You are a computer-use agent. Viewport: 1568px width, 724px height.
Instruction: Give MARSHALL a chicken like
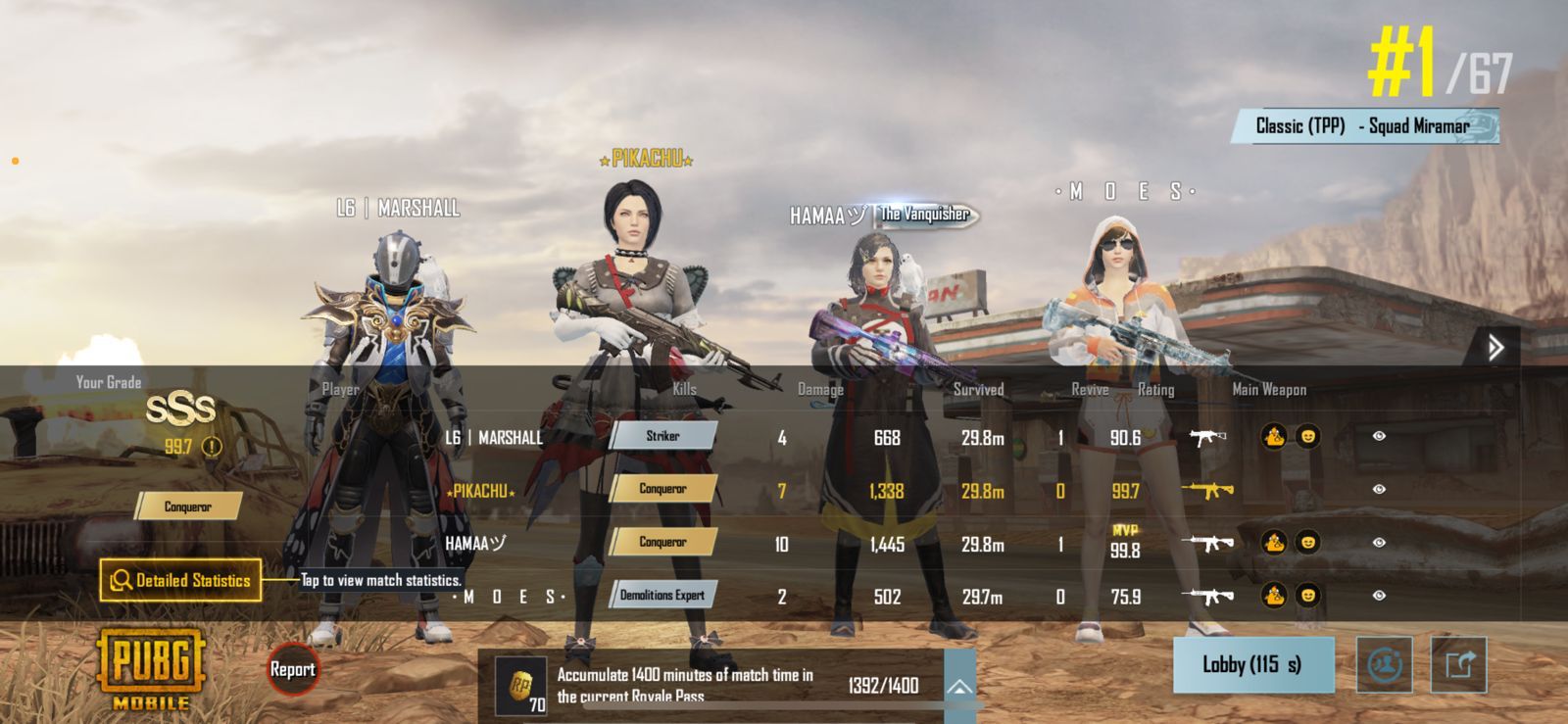pyautogui.click(x=1274, y=436)
